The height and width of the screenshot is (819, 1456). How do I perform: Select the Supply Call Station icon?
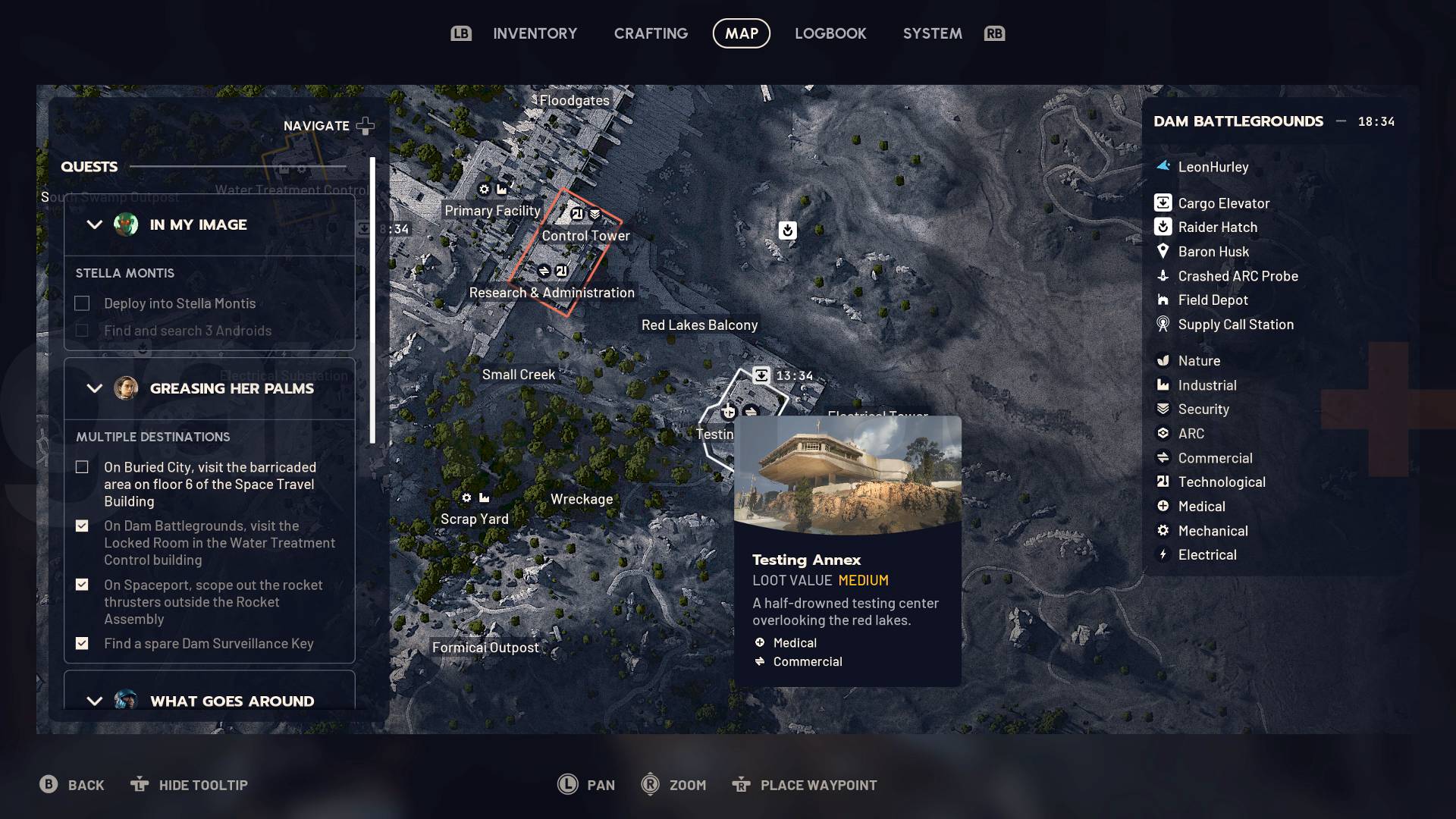click(1162, 324)
